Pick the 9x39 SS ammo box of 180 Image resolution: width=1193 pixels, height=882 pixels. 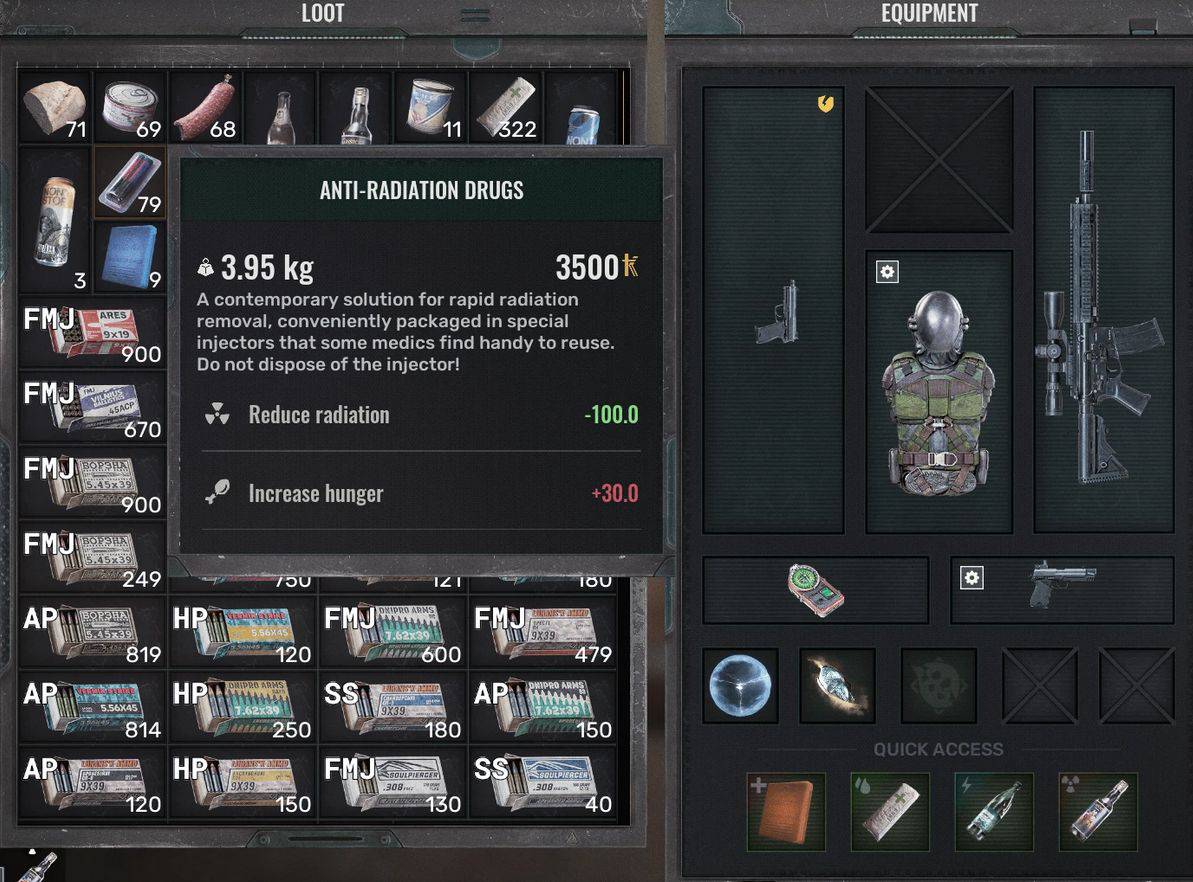pyautogui.click(x=394, y=707)
